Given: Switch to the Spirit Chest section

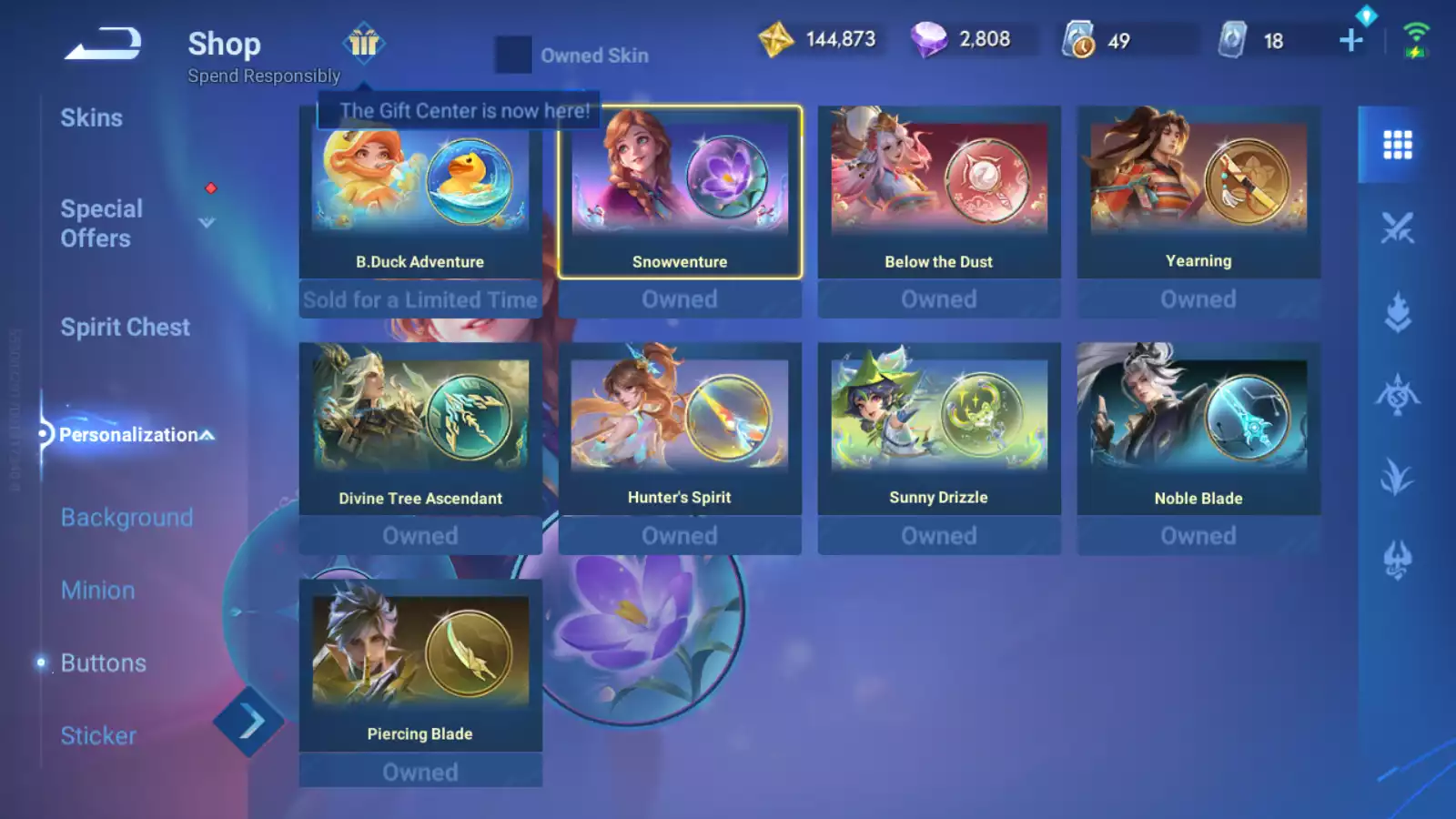Looking at the screenshot, I should click(x=126, y=328).
